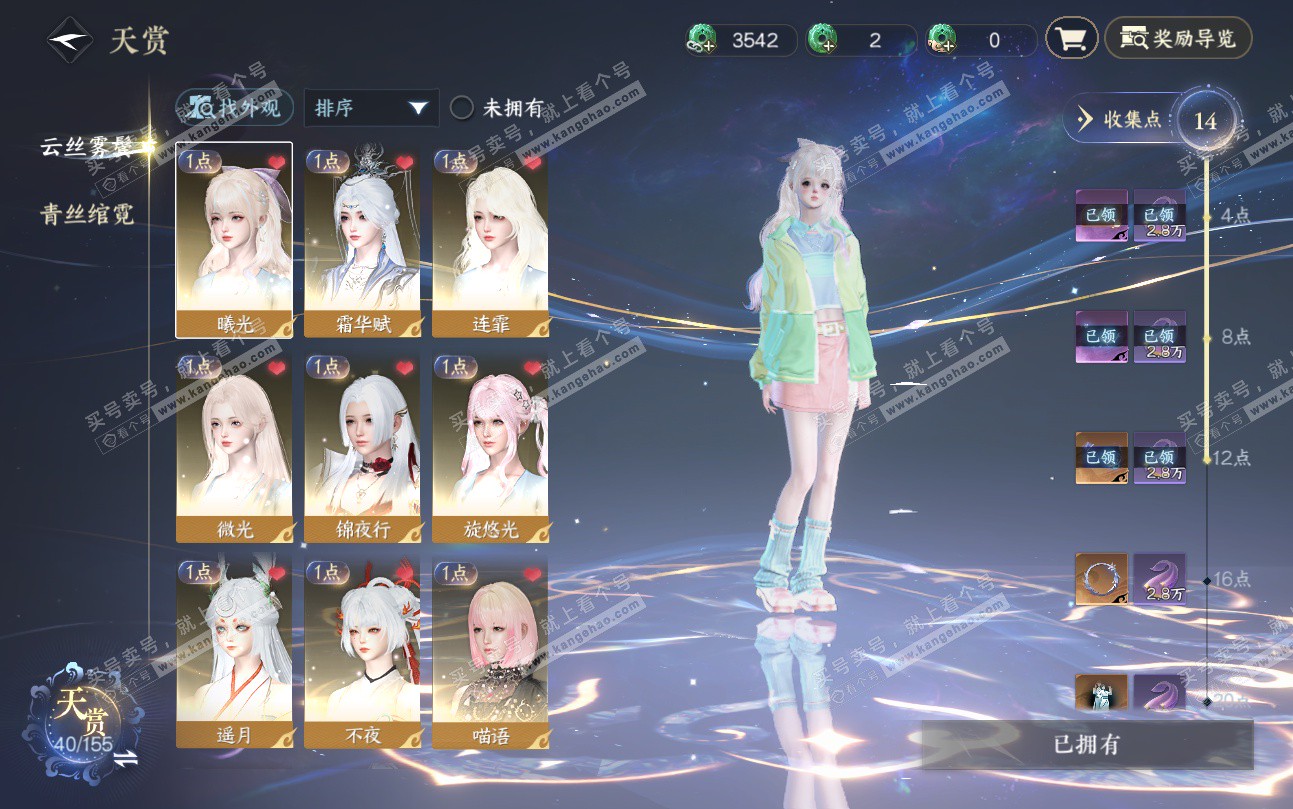Switch to the 青丝绾霓 category
The height and width of the screenshot is (809, 1293).
click(x=87, y=214)
